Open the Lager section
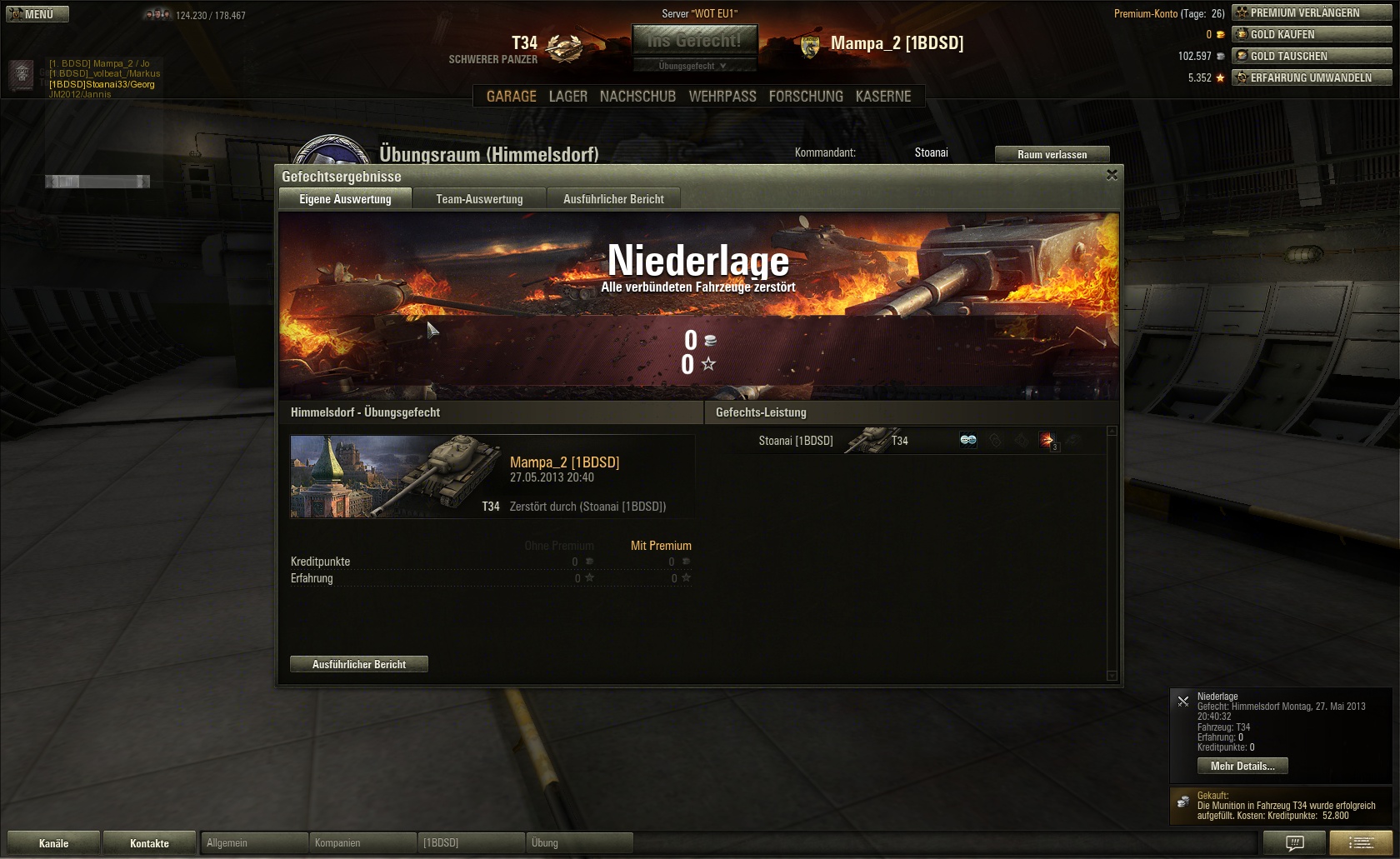The image size is (1400, 859). point(567,97)
